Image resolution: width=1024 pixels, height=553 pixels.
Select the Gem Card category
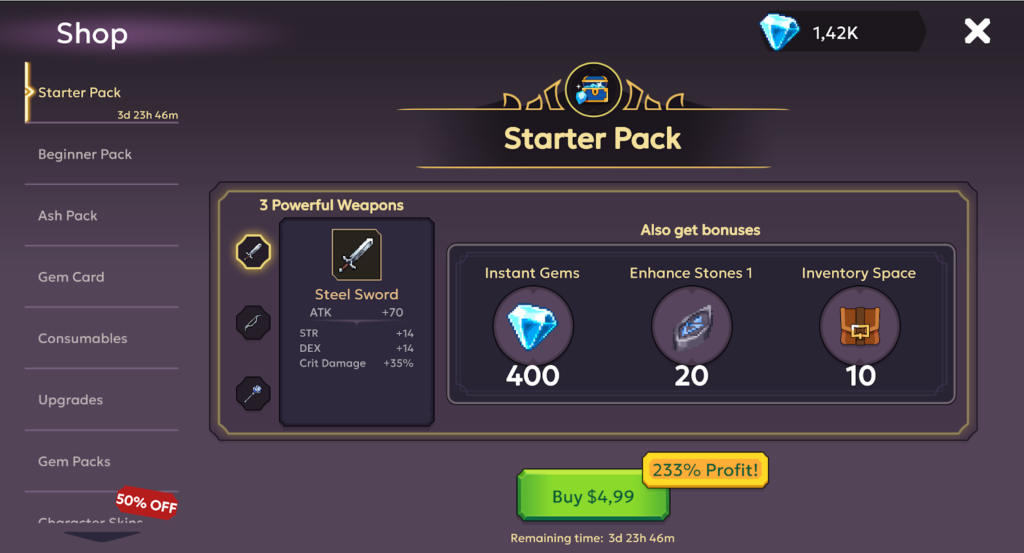(71, 277)
